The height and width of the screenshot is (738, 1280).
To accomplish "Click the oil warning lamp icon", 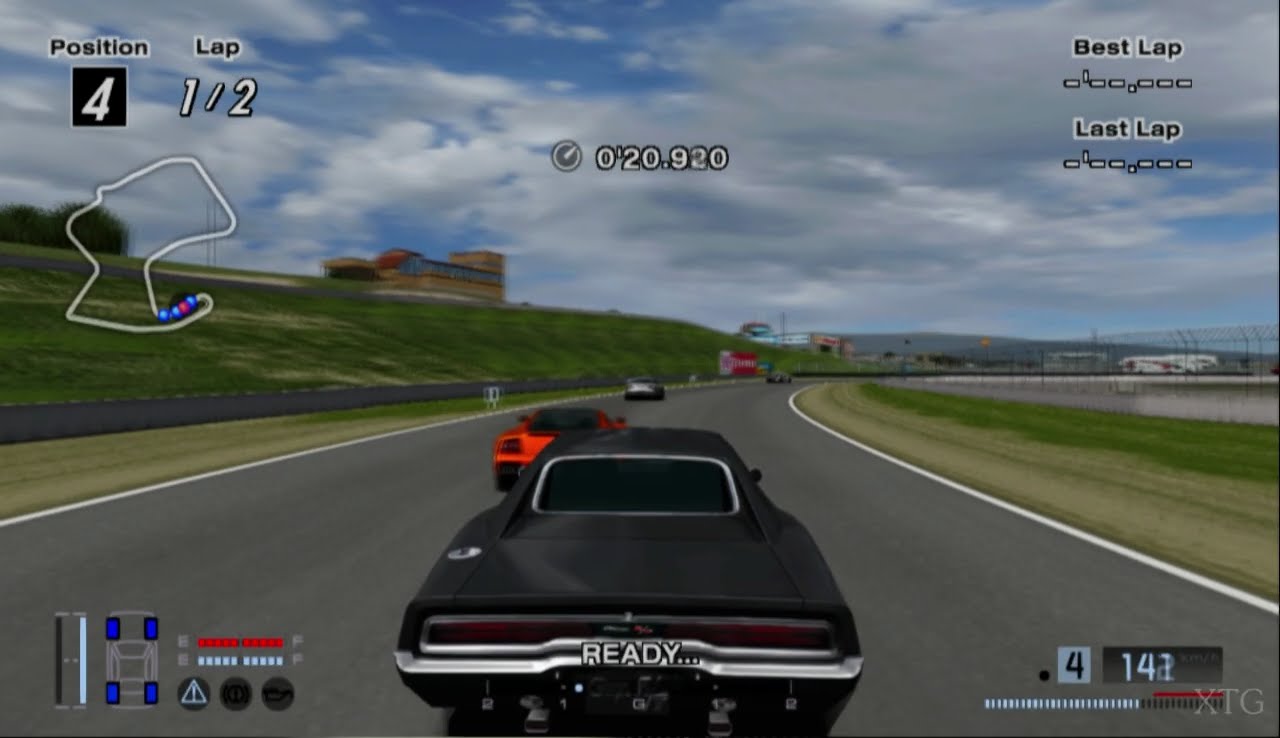I will coord(277,692).
